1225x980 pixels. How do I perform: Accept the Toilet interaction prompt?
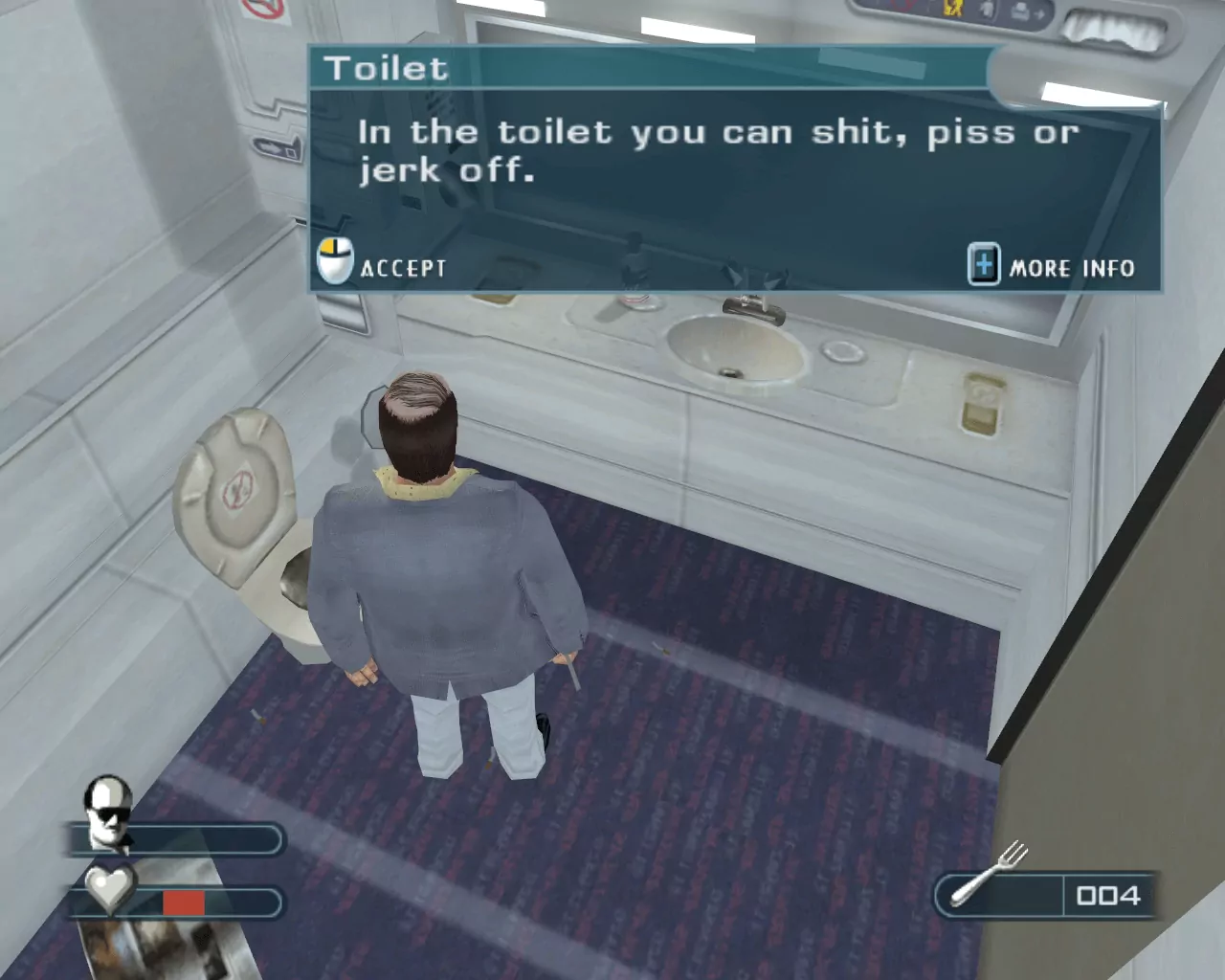[383, 265]
